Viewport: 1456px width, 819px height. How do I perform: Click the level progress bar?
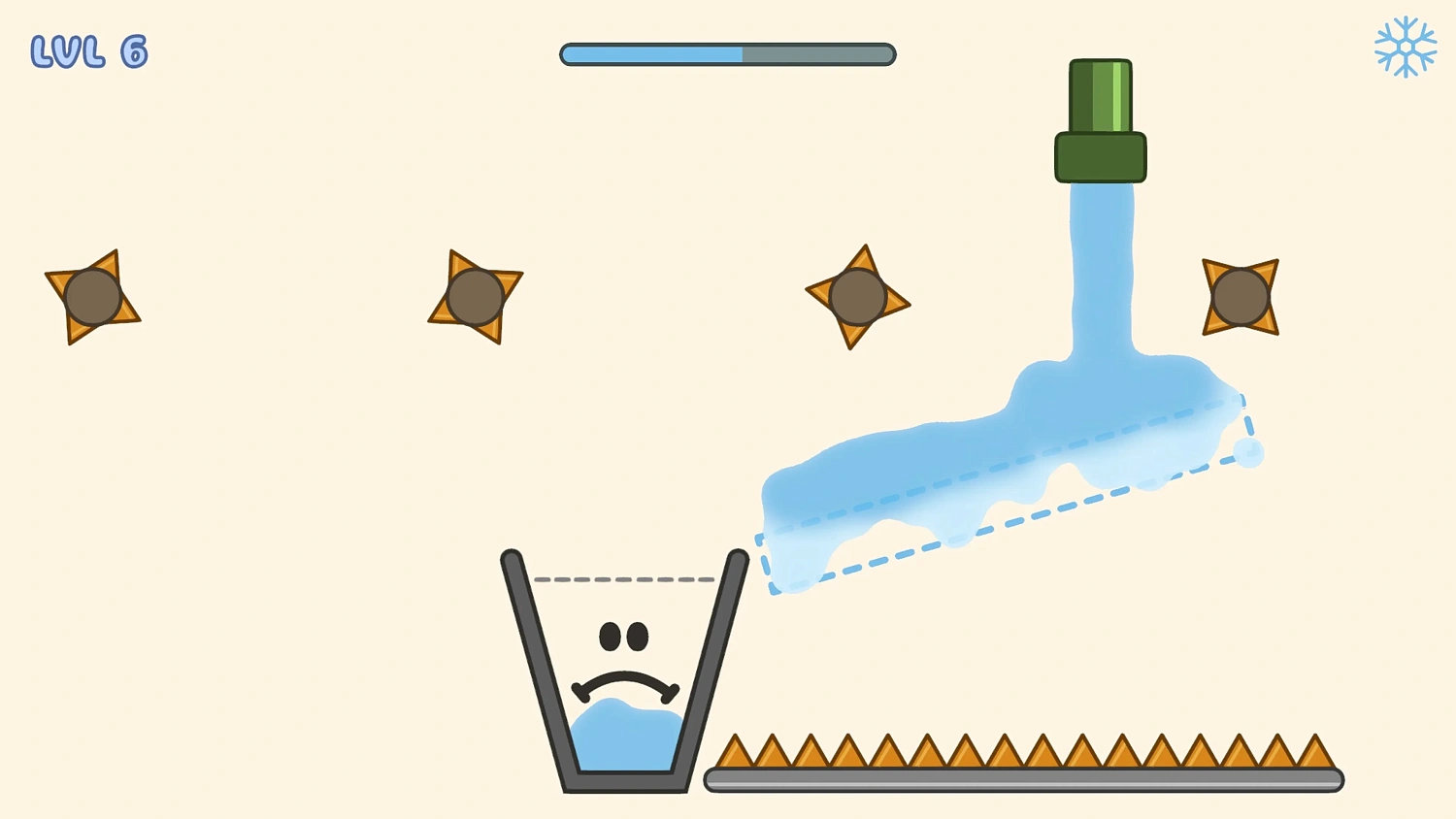(727, 54)
